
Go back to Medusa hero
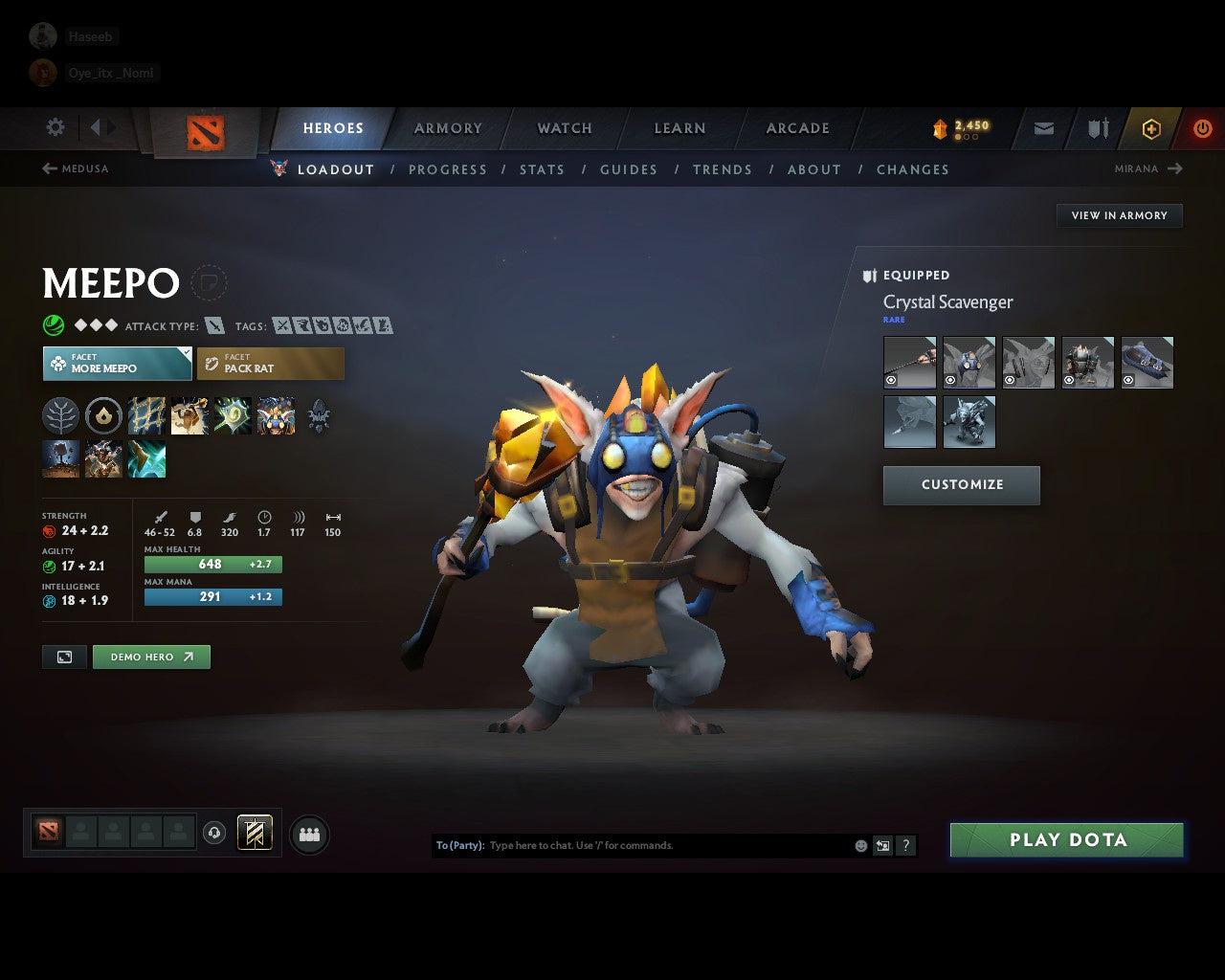(77, 168)
